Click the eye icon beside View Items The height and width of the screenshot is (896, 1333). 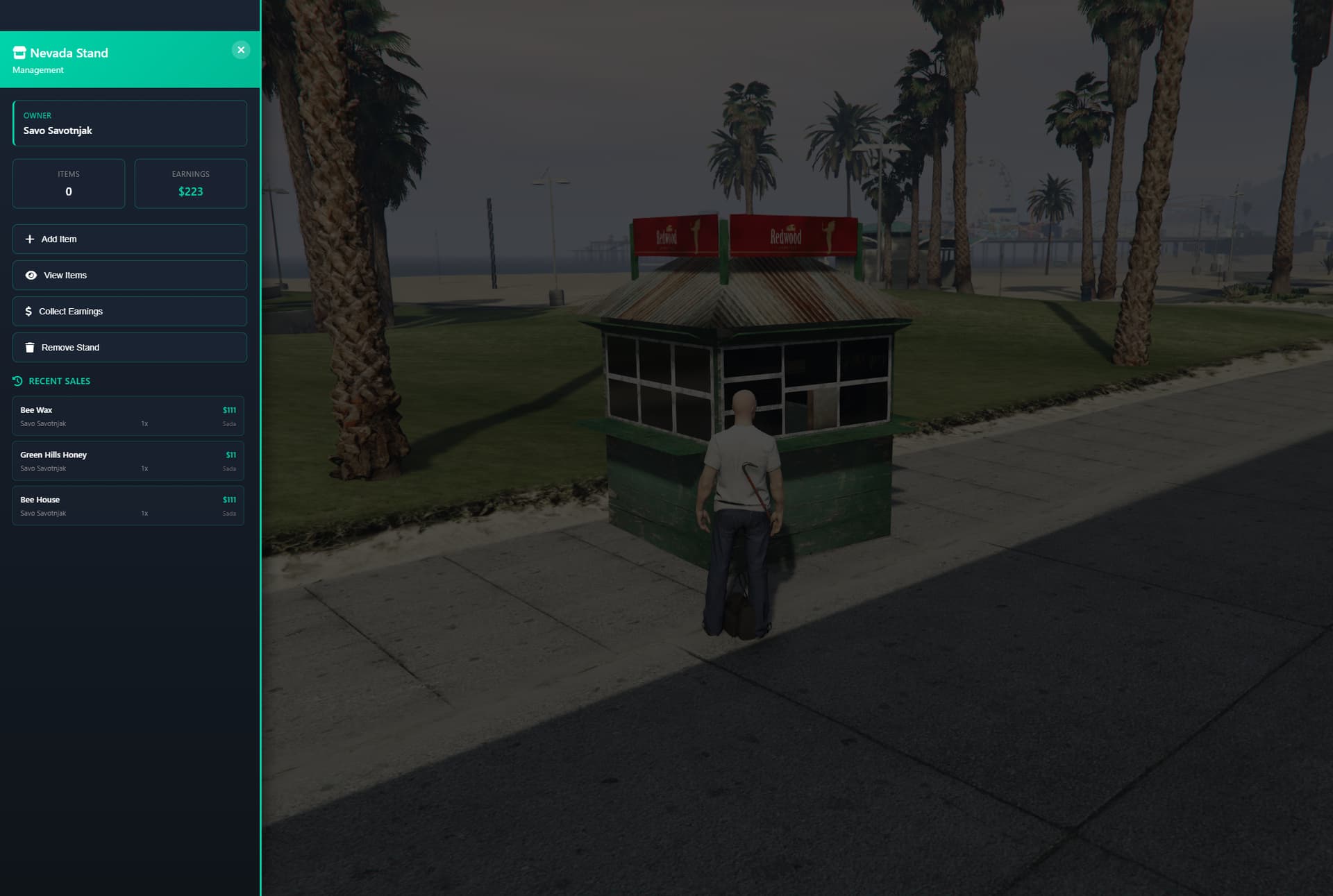click(x=31, y=275)
